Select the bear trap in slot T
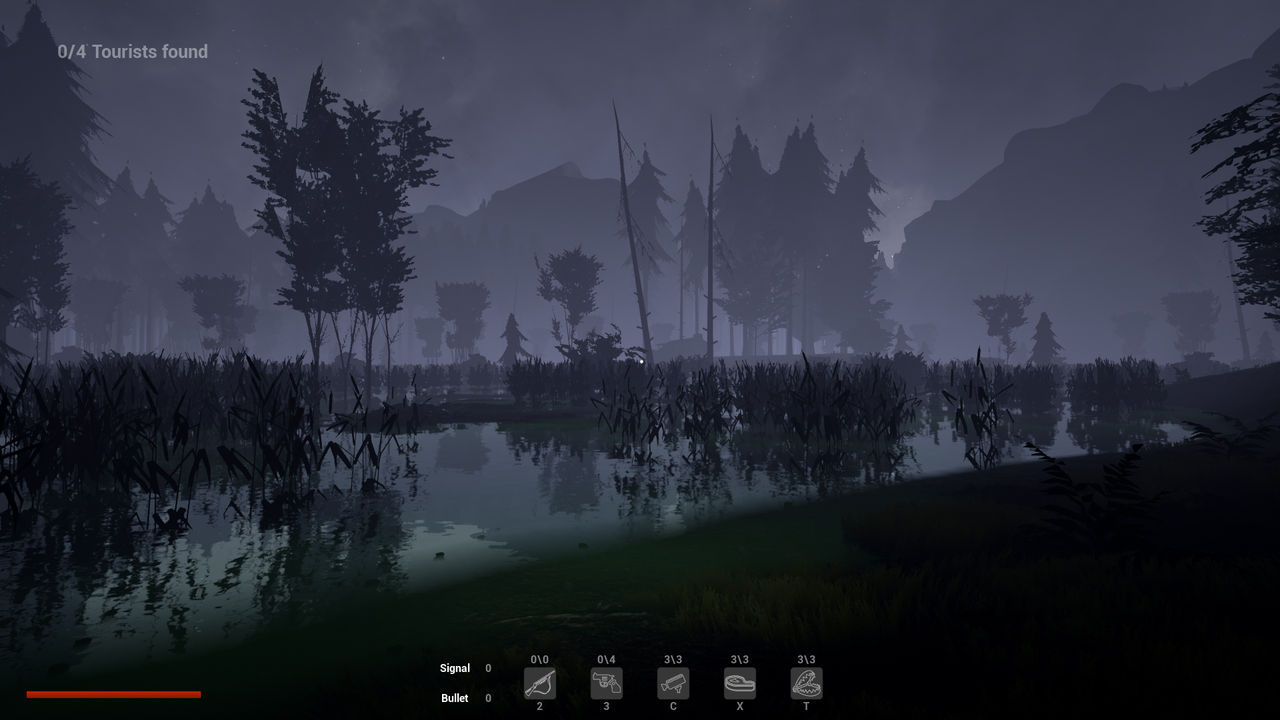Image resolution: width=1280 pixels, height=720 pixels. pos(806,684)
